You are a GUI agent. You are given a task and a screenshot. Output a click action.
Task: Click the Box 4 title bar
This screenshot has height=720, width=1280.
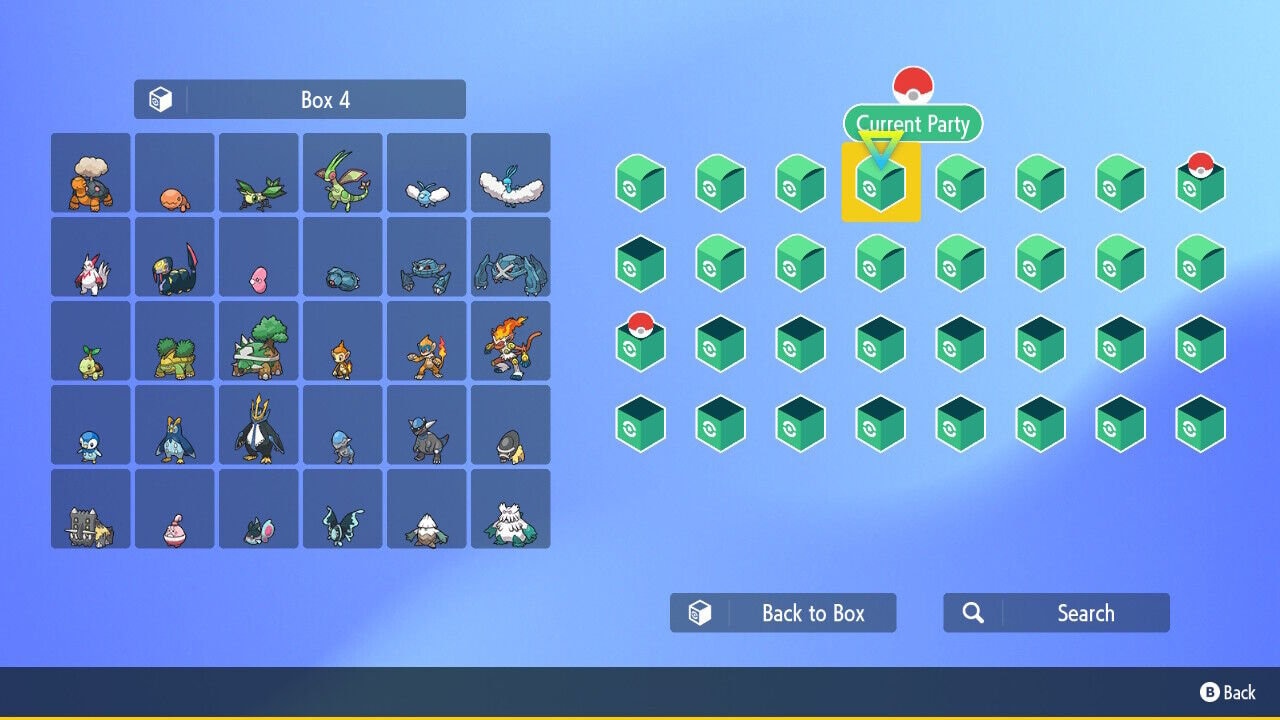300,98
